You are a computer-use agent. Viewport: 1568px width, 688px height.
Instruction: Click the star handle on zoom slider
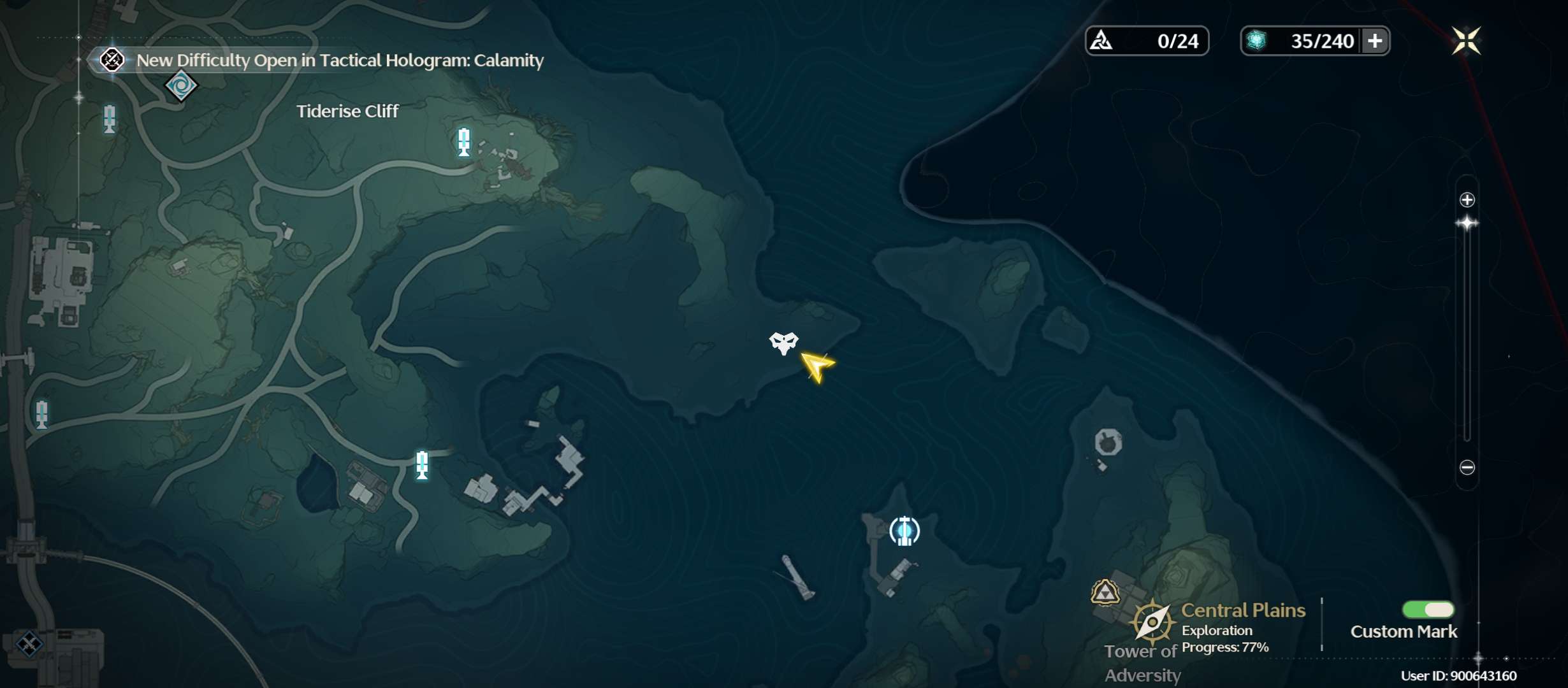tap(1467, 224)
